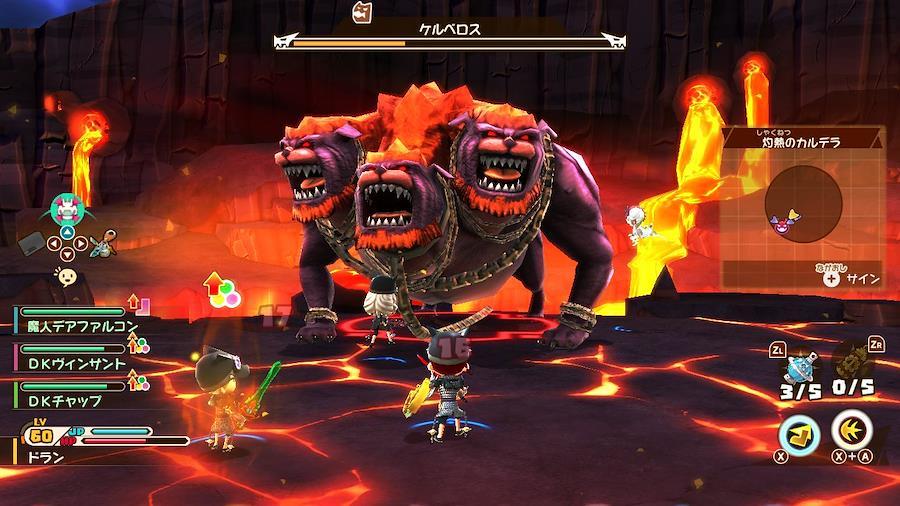900x506 pixels.
Task: Select the depleted 0/5 item slot
Action: [852, 363]
